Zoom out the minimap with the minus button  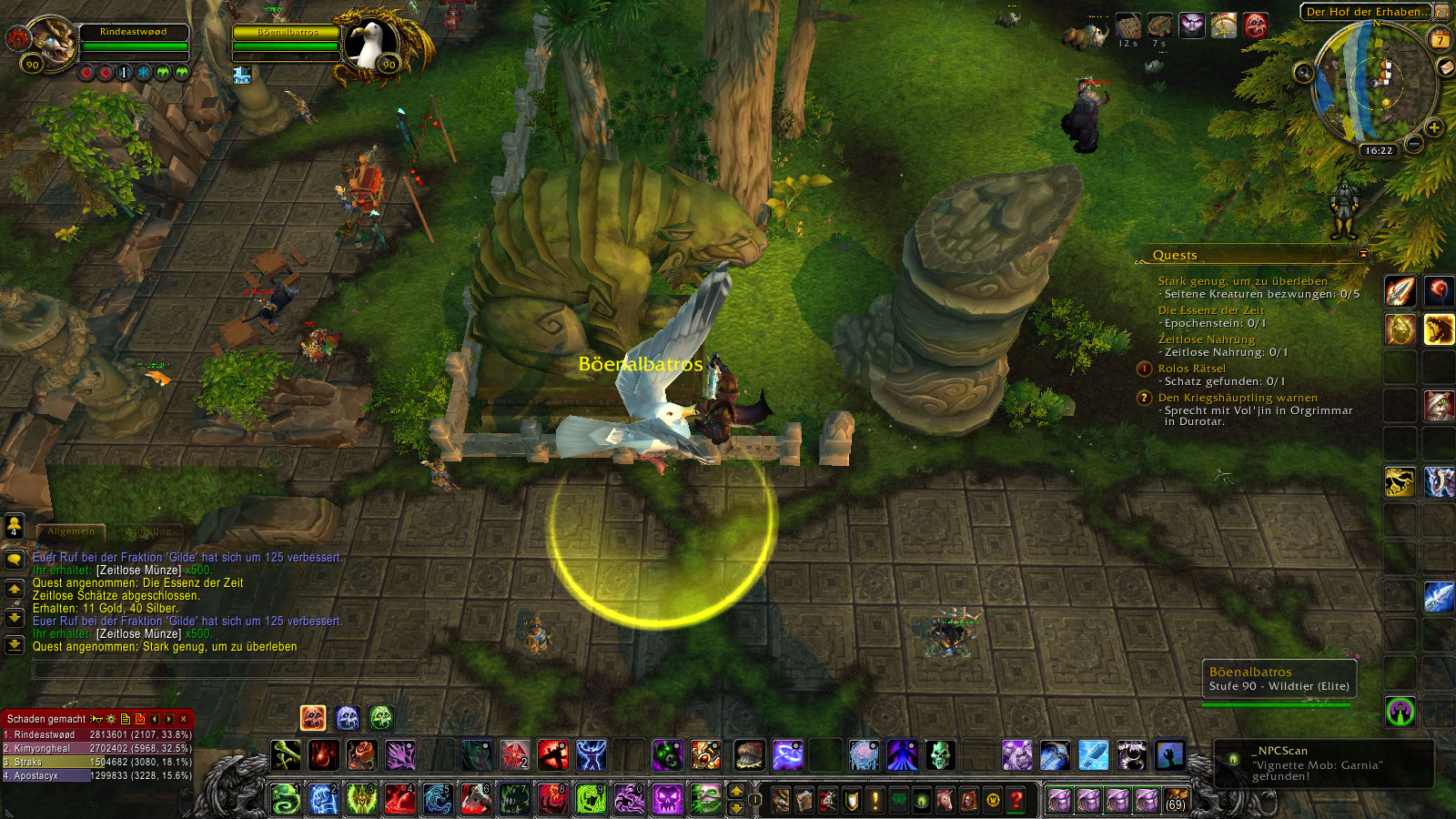pyautogui.click(x=1414, y=144)
